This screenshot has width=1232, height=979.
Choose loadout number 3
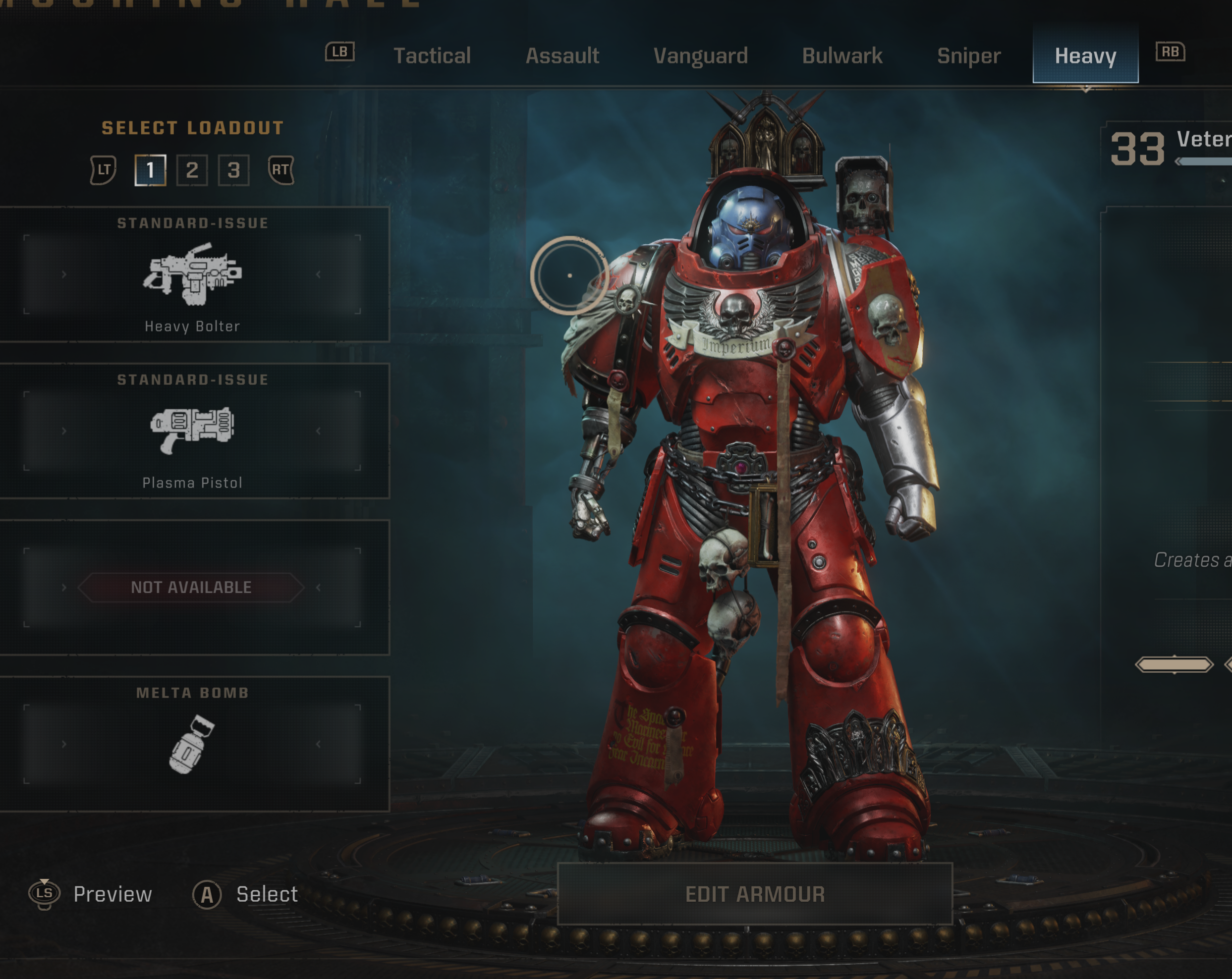(x=234, y=169)
